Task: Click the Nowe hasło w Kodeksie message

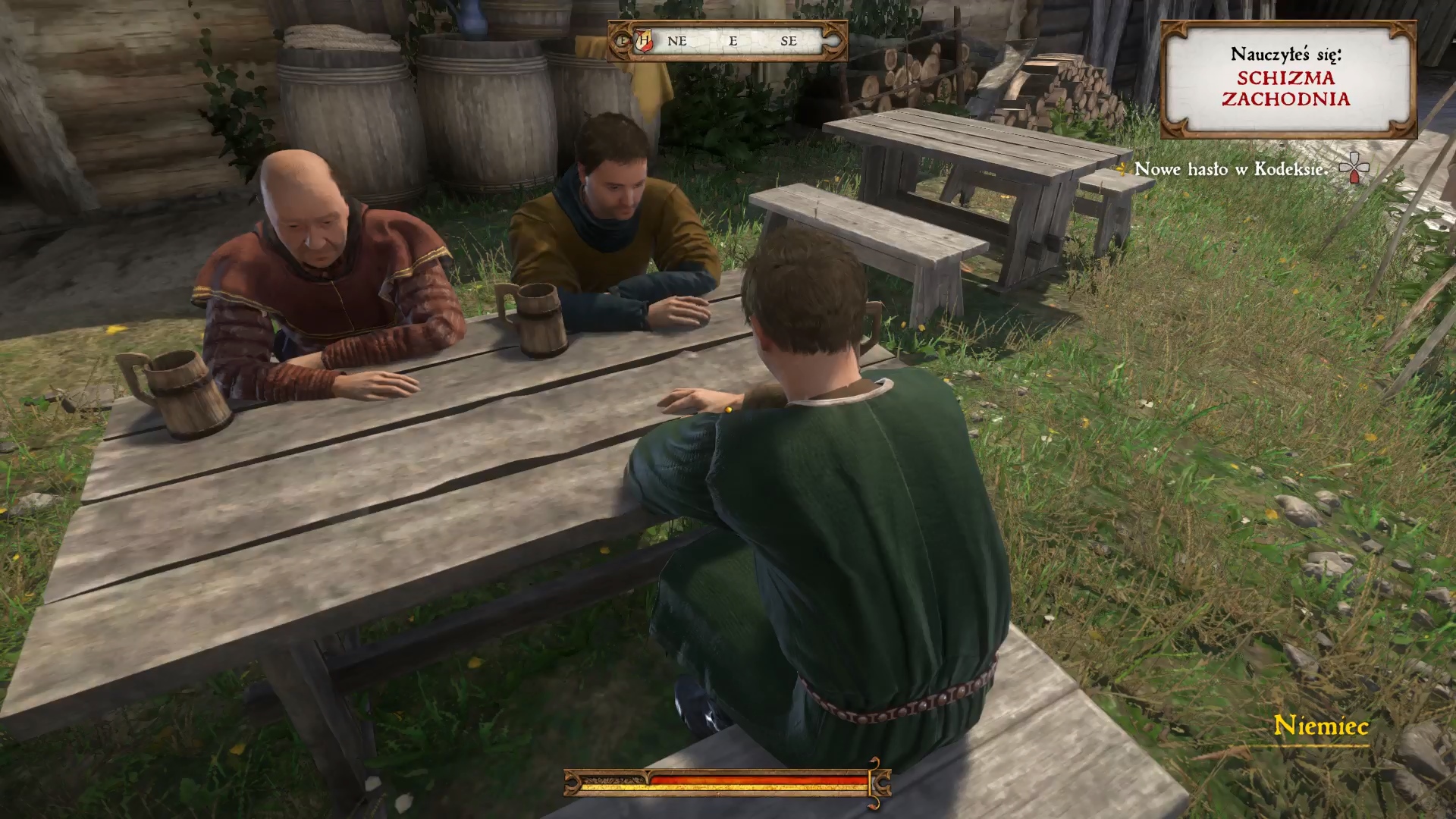Action: [1231, 170]
